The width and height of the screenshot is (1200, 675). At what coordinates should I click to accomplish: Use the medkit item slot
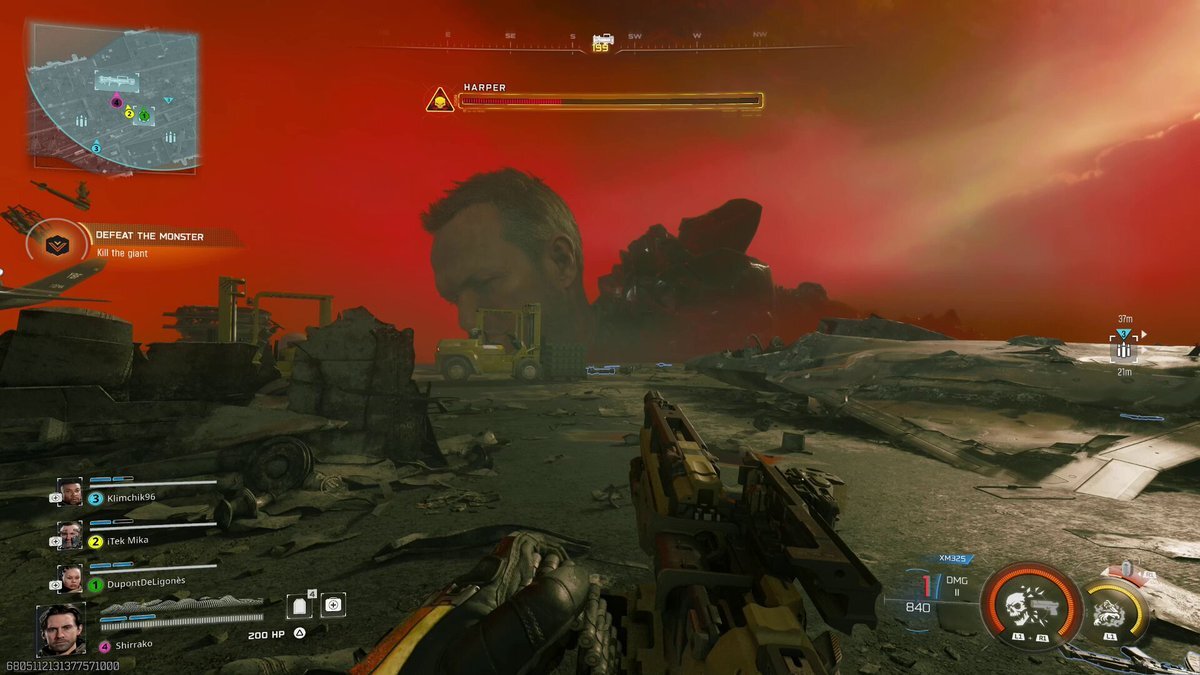click(x=333, y=605)
